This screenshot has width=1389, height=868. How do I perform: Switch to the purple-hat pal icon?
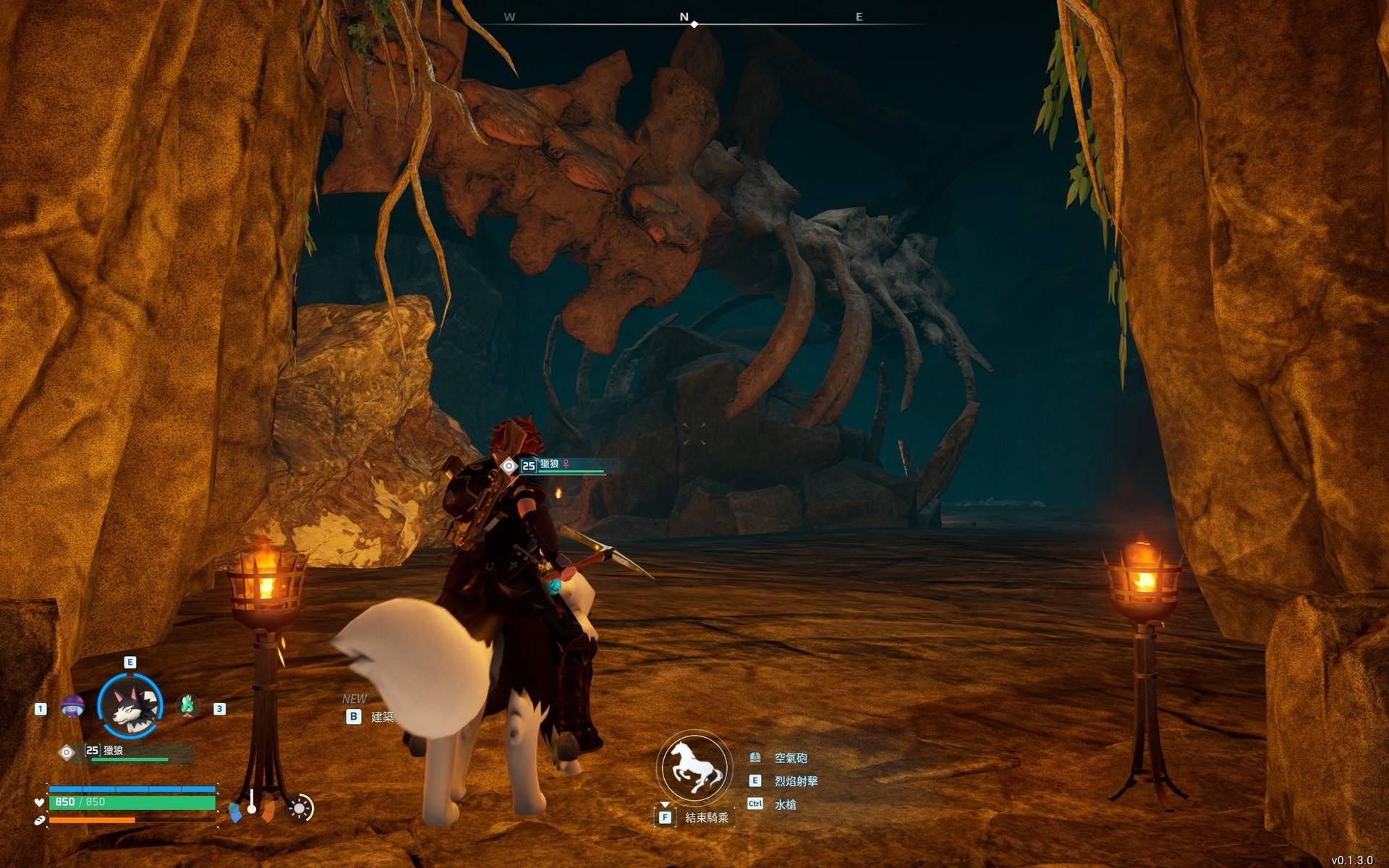(x=72, y=706)
